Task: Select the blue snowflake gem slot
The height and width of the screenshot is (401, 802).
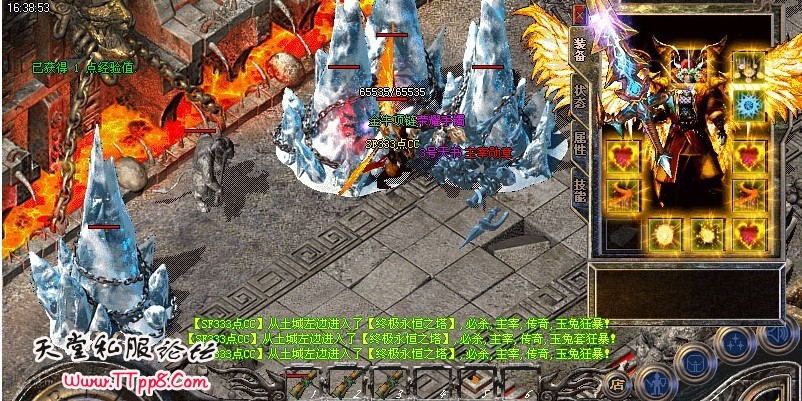Action: pyautogui.click(x=748, y=105)
